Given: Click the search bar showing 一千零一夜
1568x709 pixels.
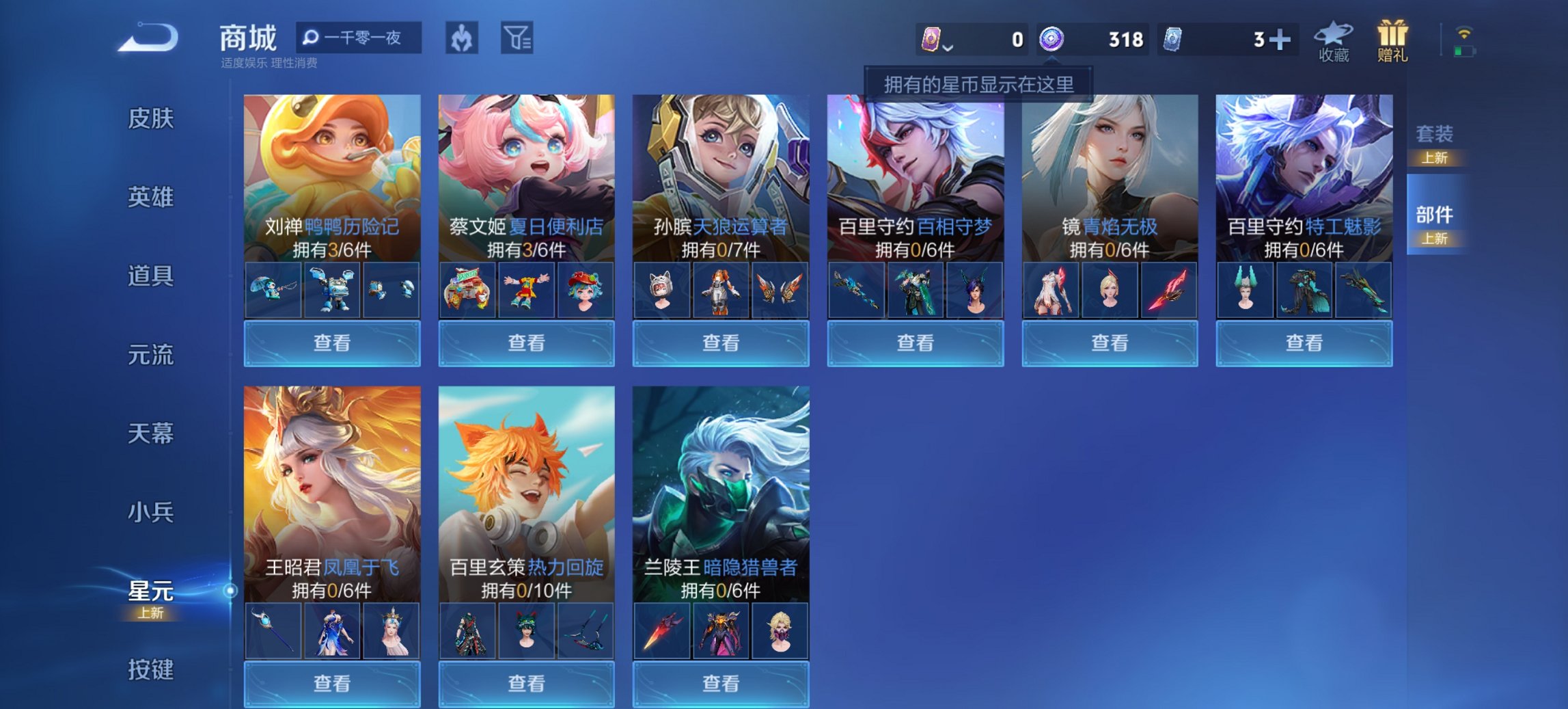Looking at the screenshot, I should point(358,38).
